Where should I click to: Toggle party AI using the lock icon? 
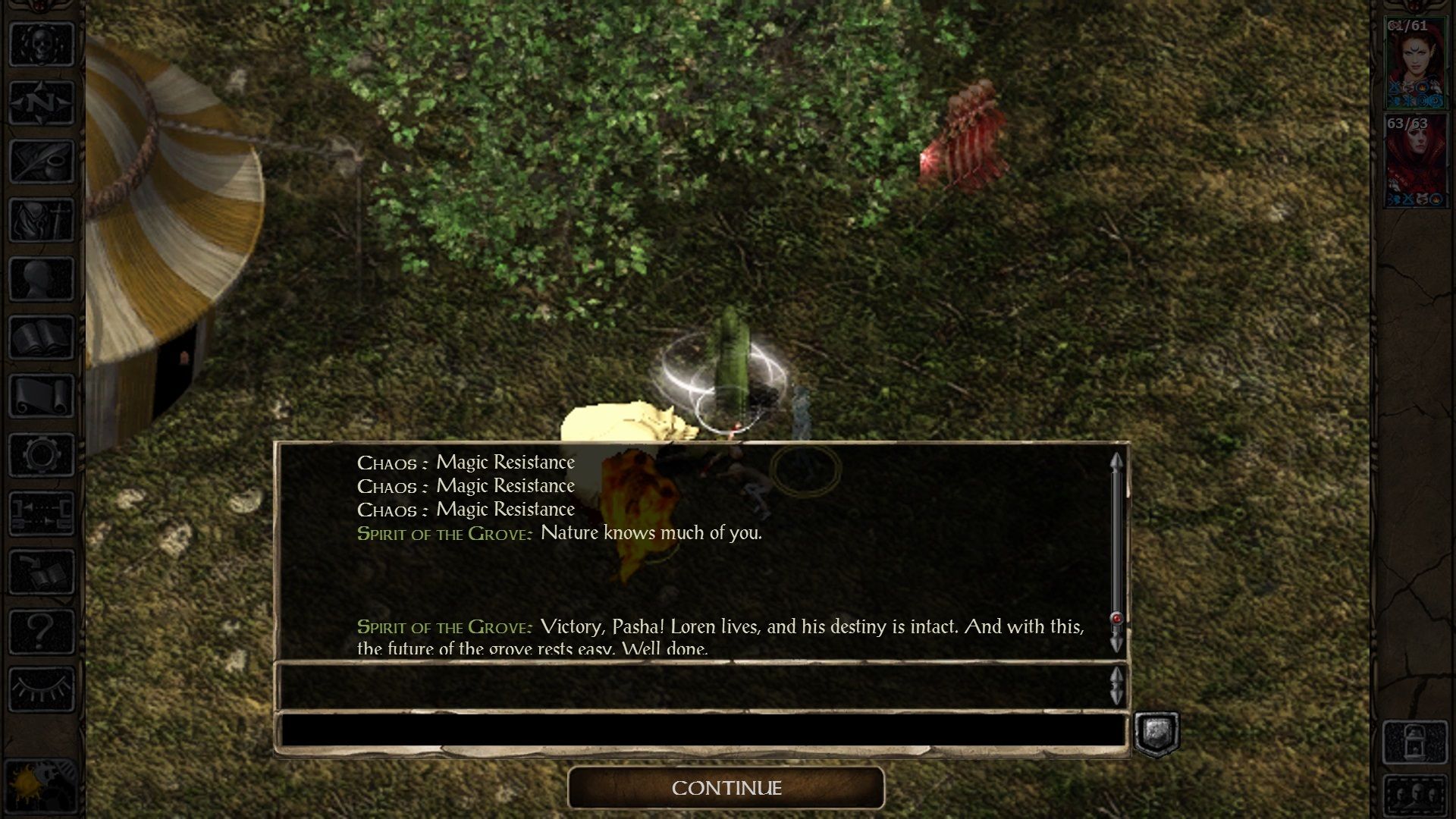(1415, 742)
